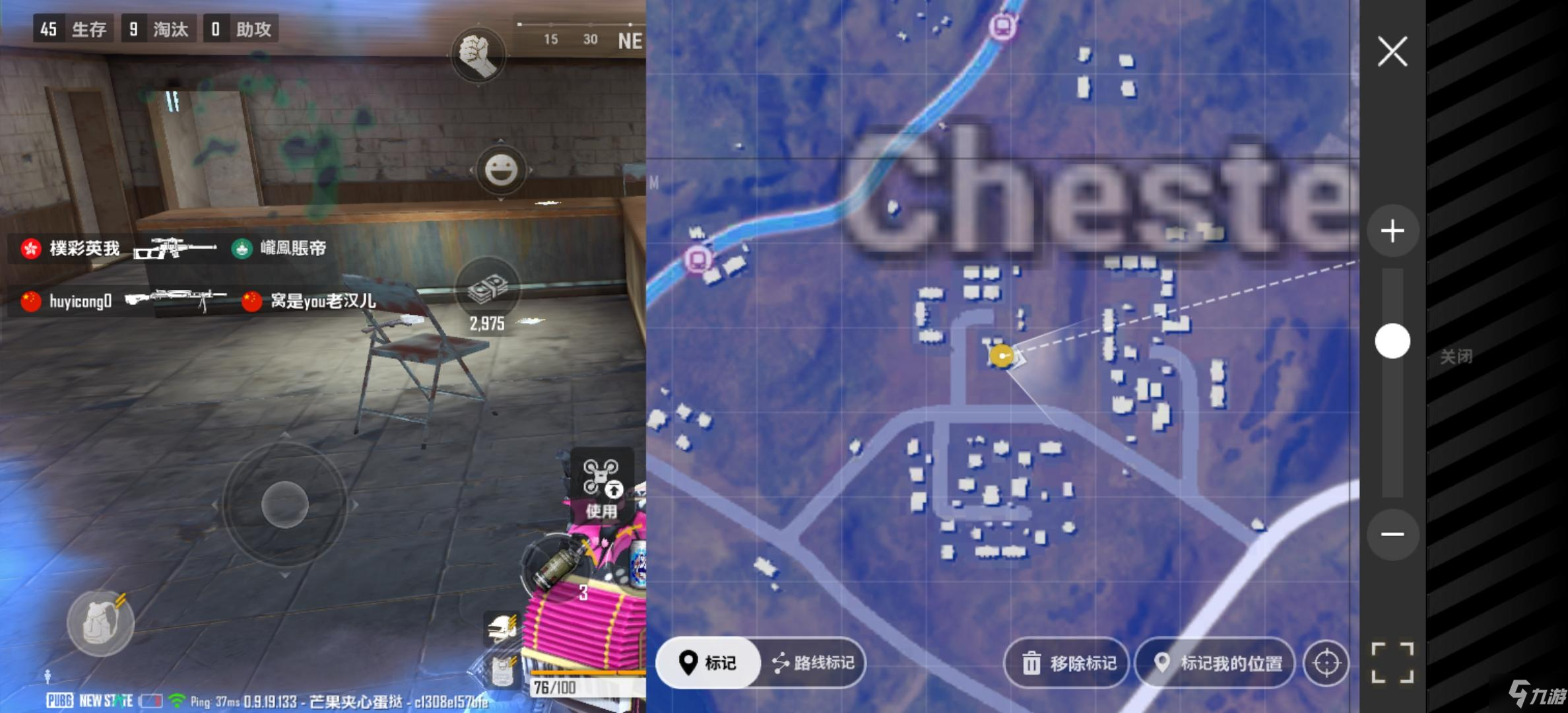The image size is (1568, 713).
Task: Select the melee fist attack icon
Action: (480, 55)
